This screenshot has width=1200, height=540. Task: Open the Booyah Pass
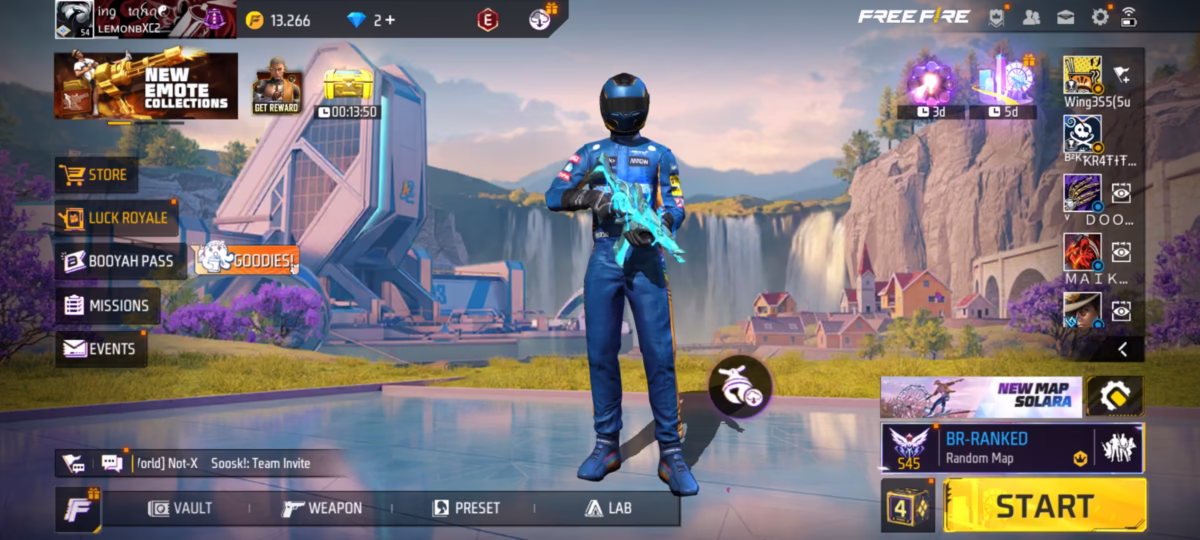(119, 261)
